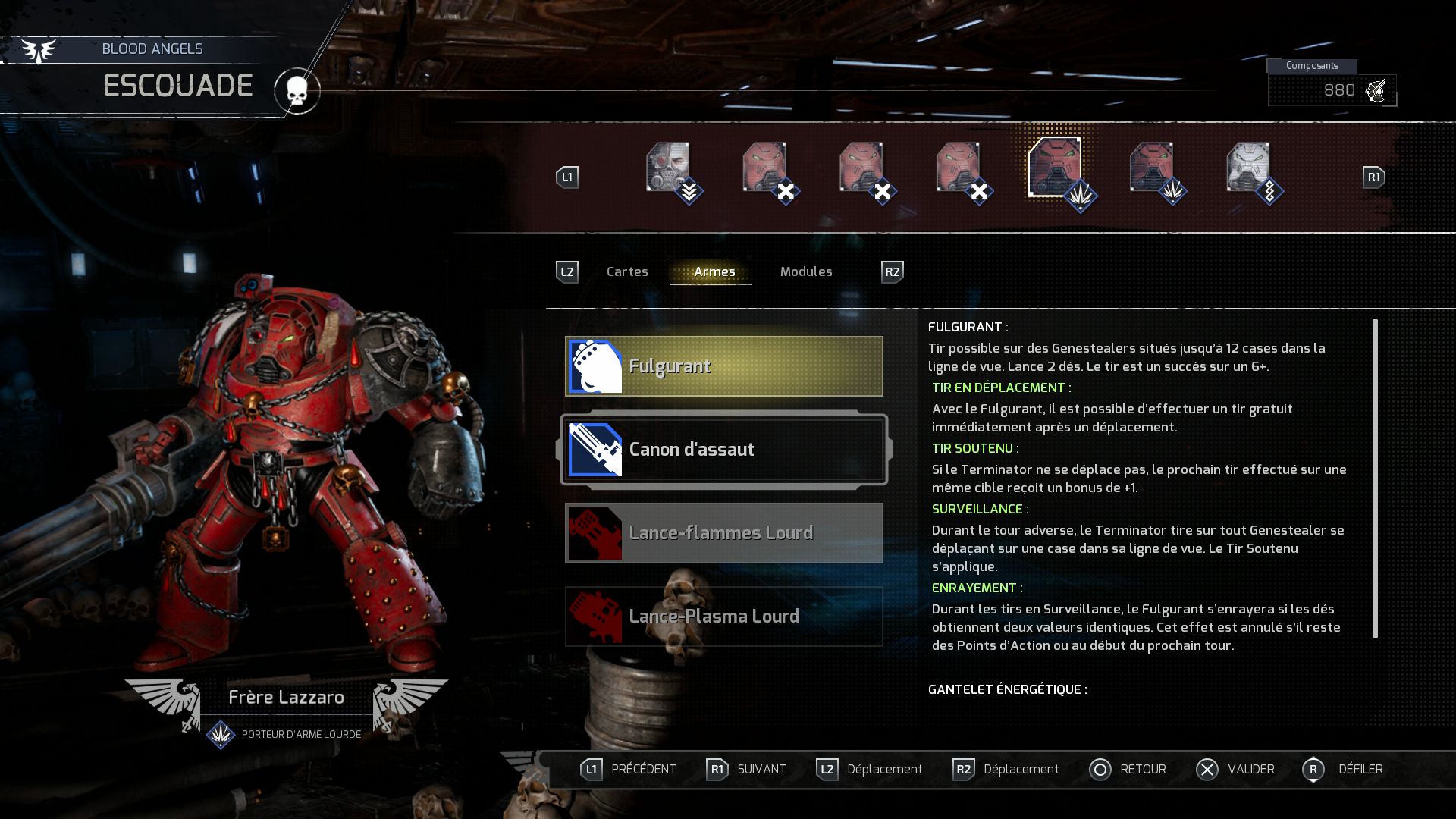This screenshot has width=1456, height=819.
Task: Open the Modules tab
Action: [806, 271]
